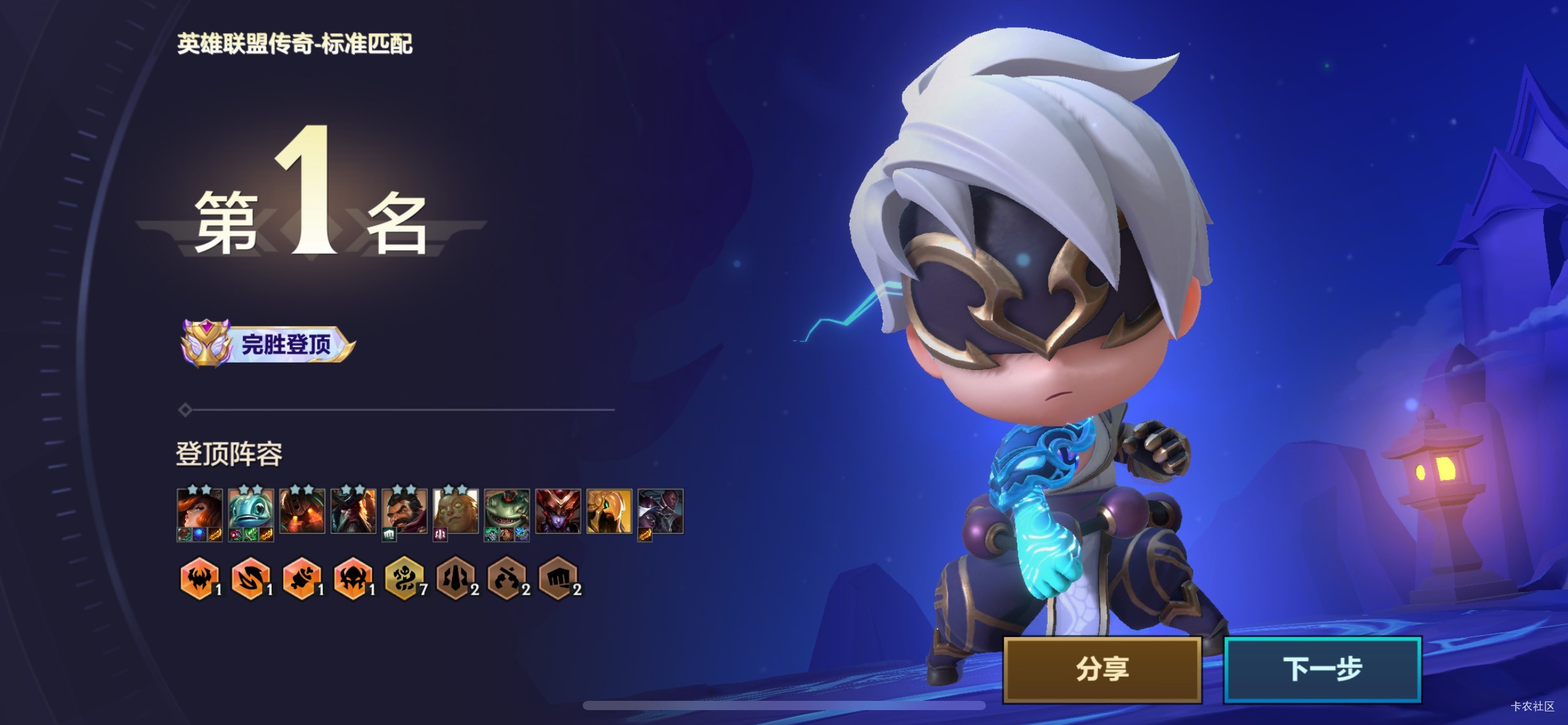1568x725 pixels.
Task: Open the orange meat-on-bone trait icon
Action: [302, 579]
